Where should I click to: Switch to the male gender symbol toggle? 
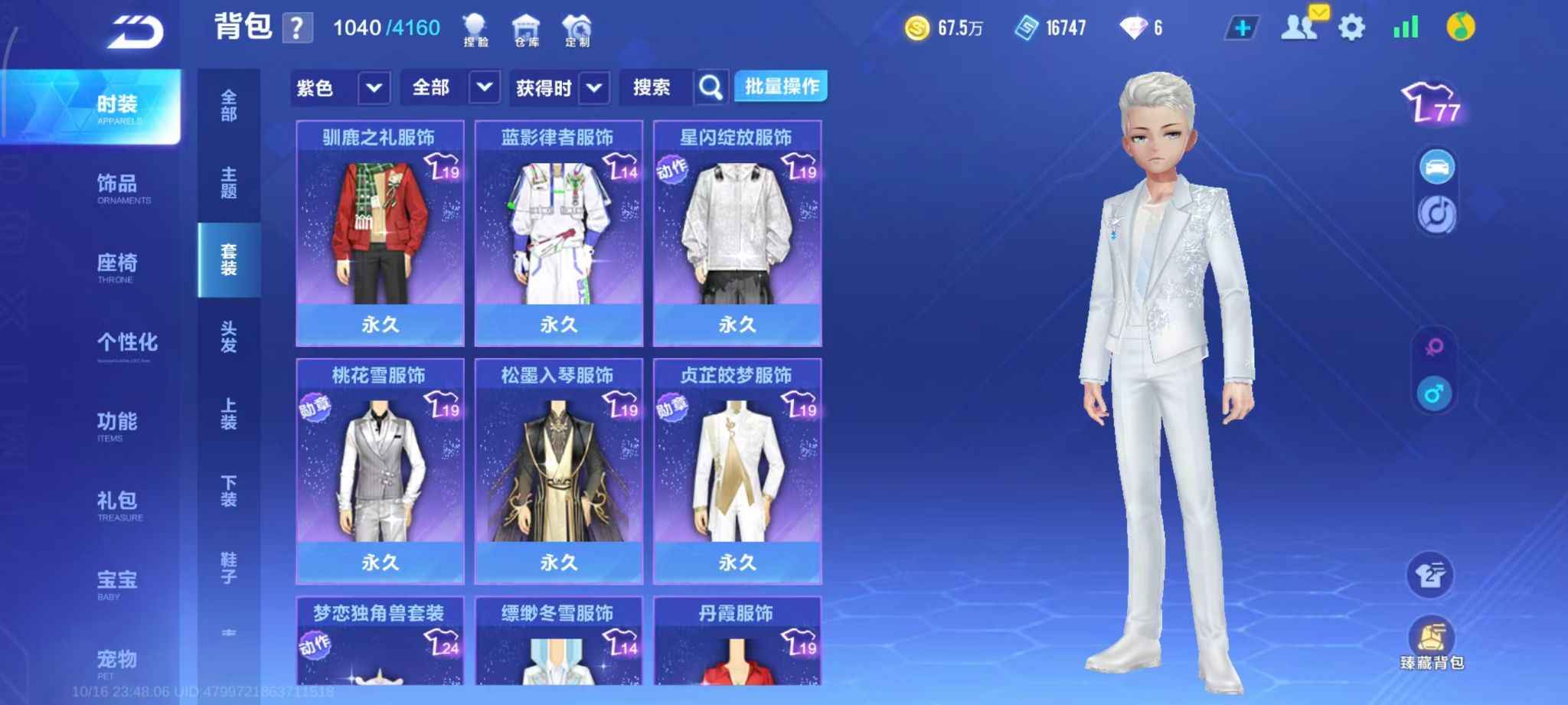tap(1434, 394)
